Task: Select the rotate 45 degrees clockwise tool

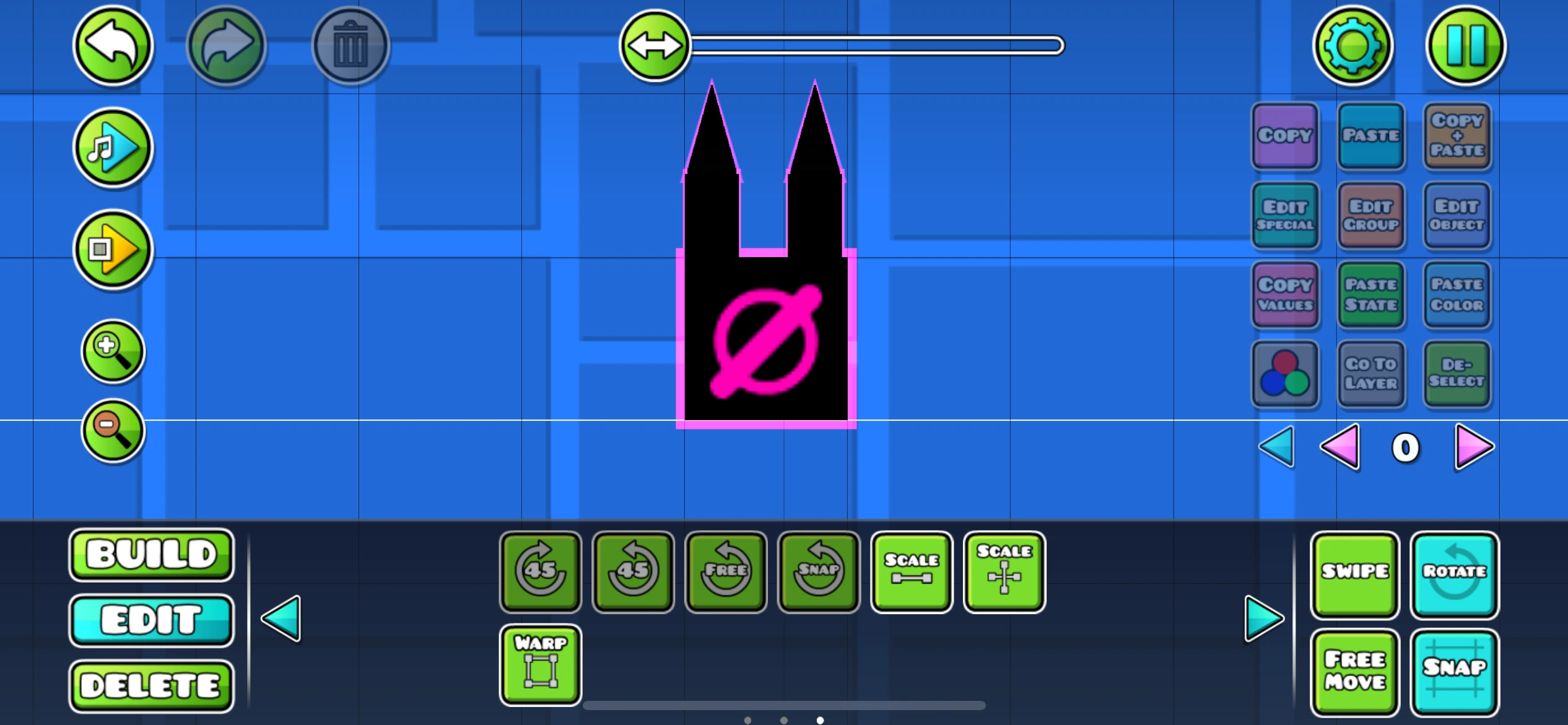Action: click(539, 570)
